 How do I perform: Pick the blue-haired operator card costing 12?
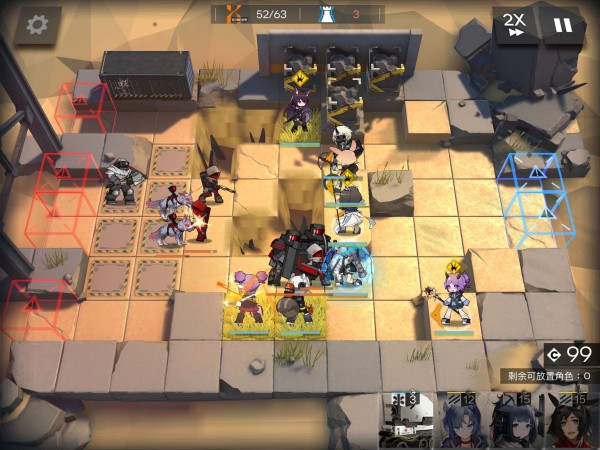[462, 421]
